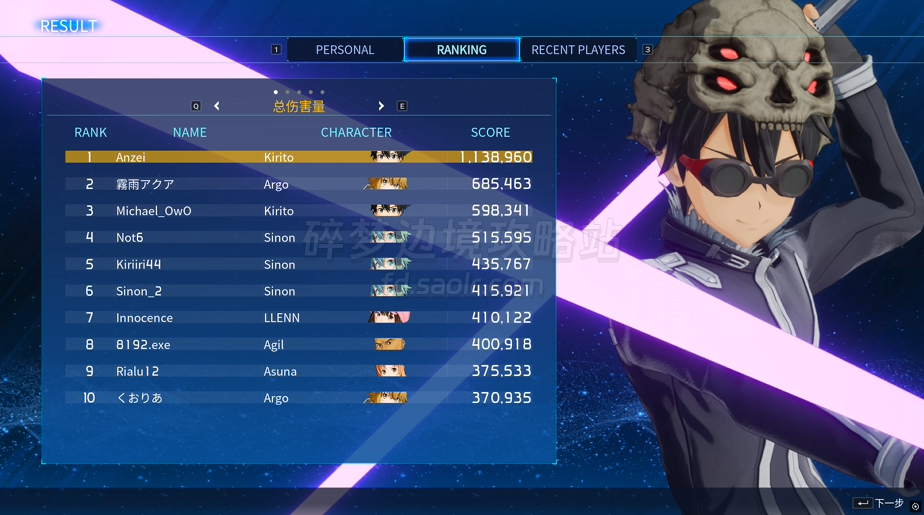Viewport: 924px width, 515px height.
Task: Select Innocence's LLENN ranking row
Action: (298, 318)
